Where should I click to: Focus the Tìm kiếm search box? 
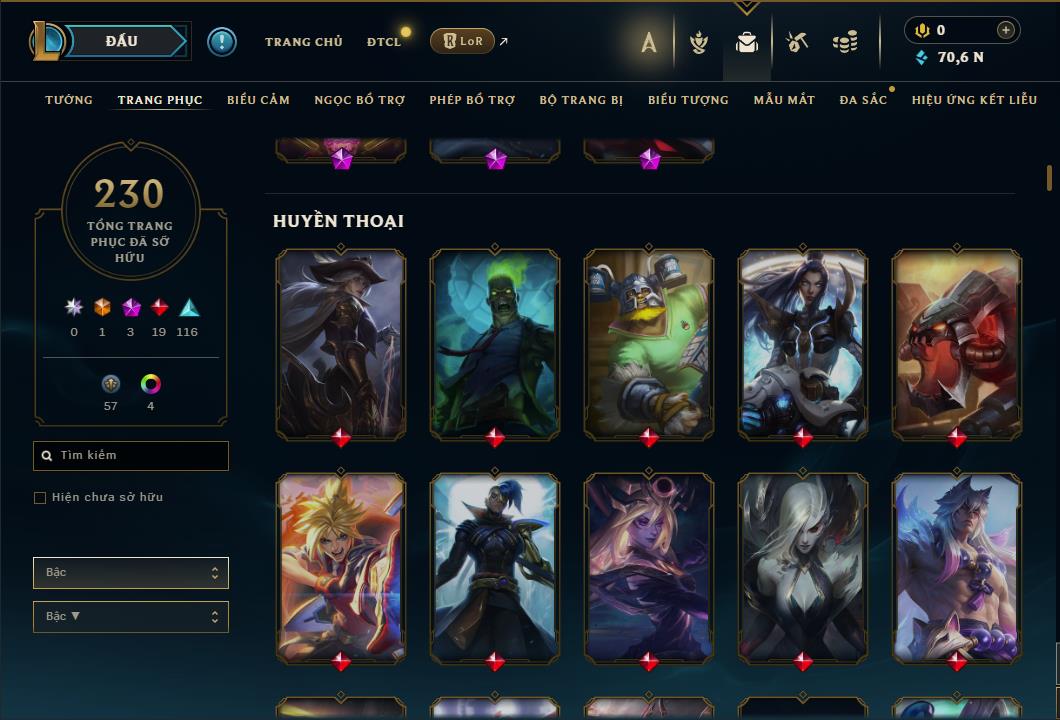coord(131,456)
